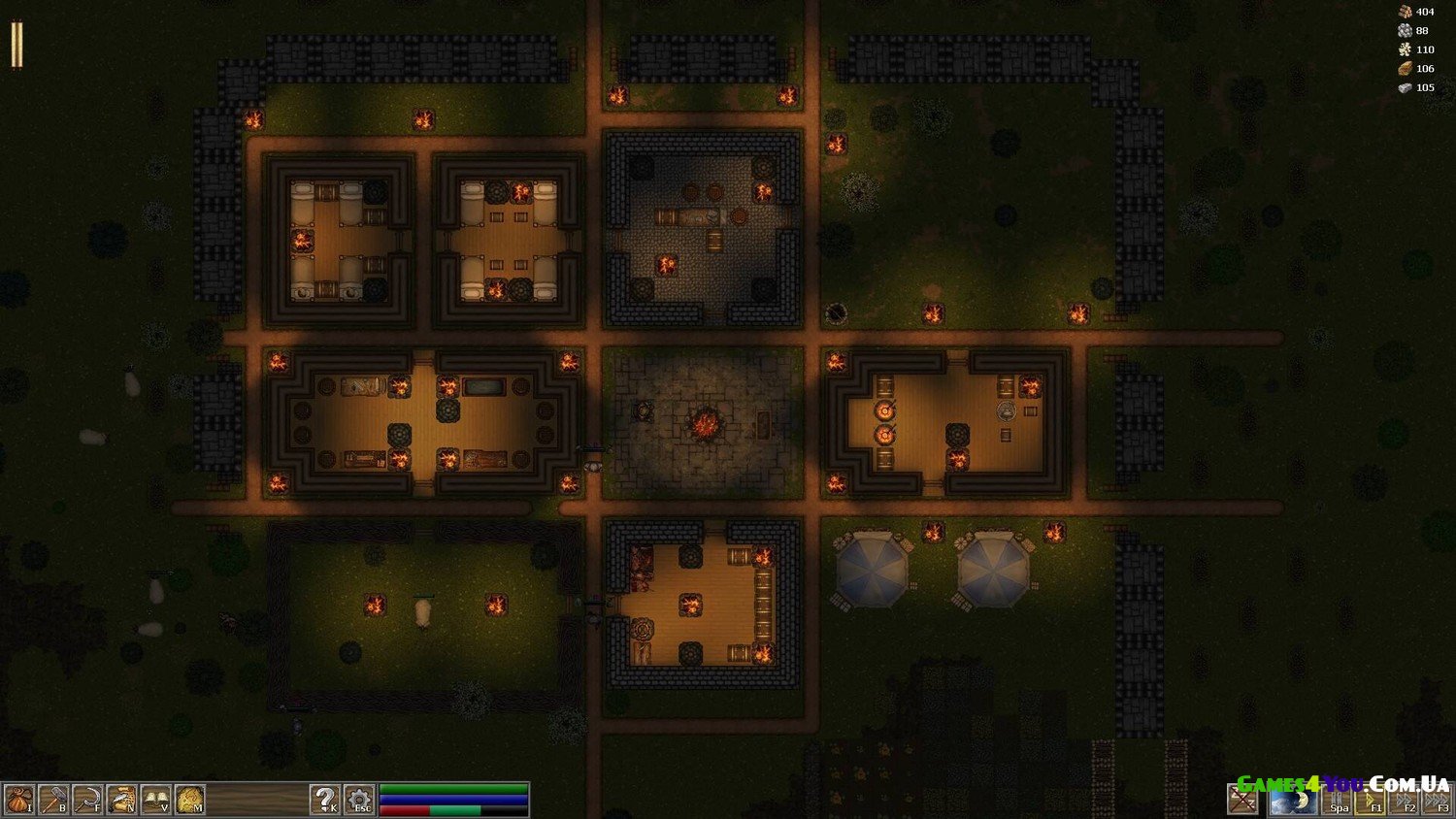Pause the game with the pause button
This screenshot has width=1456, height=819.
pos(1339,801)
